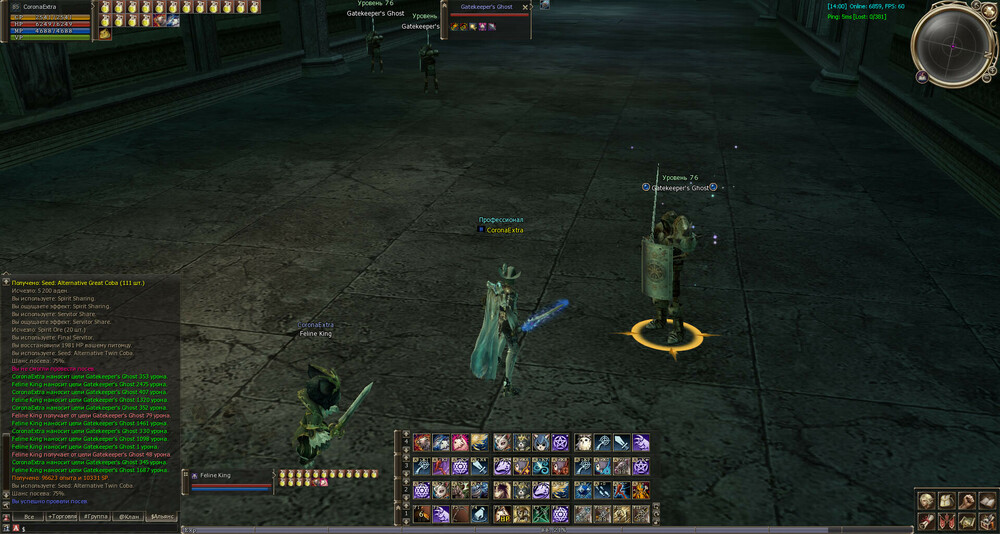Open the #Группа chat tab

click(x=96, y=516)
